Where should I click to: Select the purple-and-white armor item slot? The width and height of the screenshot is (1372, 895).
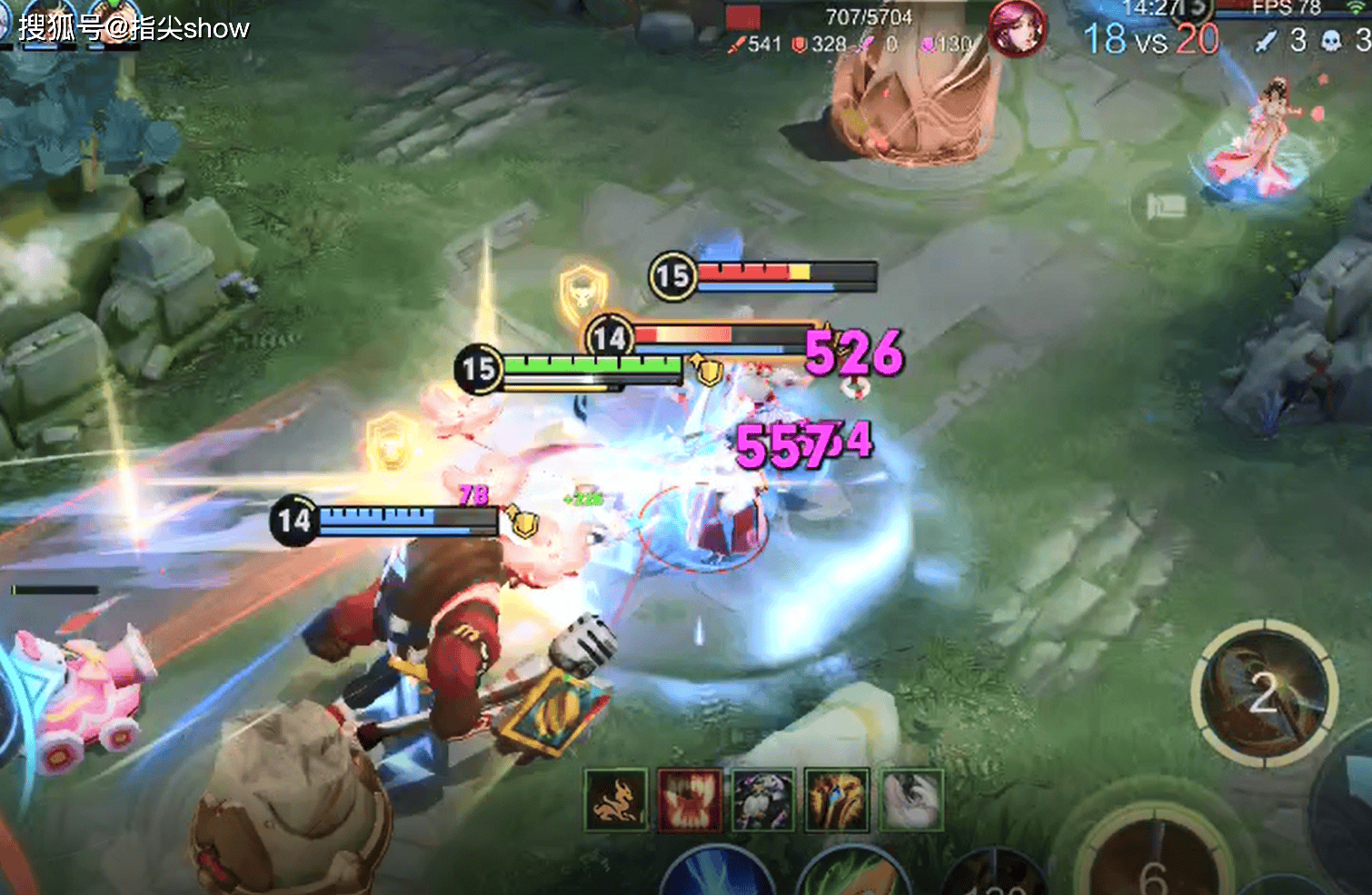point(763,801)
